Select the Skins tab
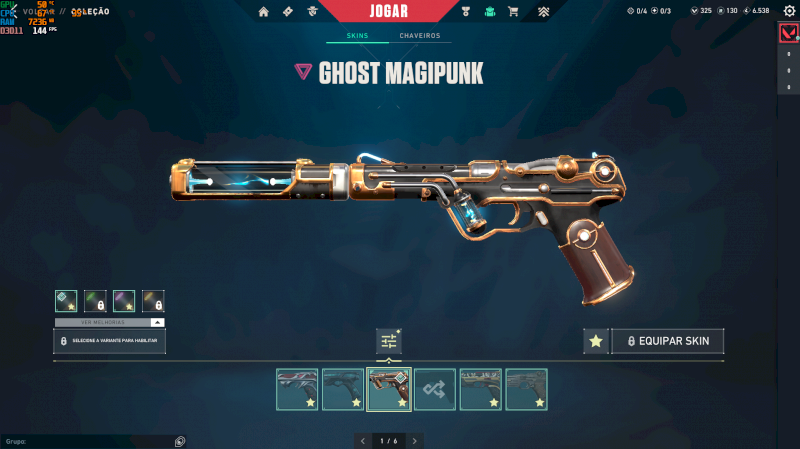 pyautogui.click(x=357, y=36)
